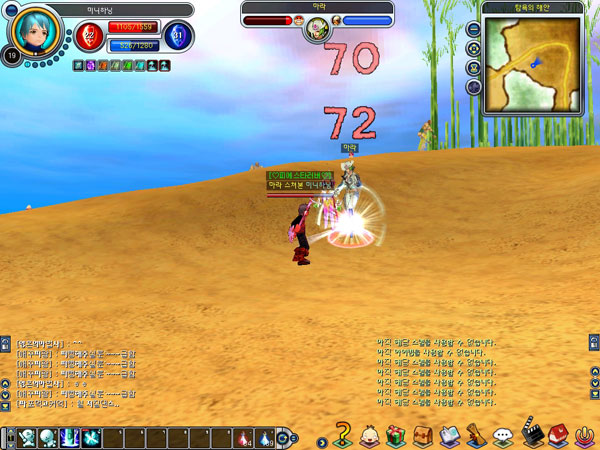Activate the blue pillar skill on hotbar

[71, 438]
